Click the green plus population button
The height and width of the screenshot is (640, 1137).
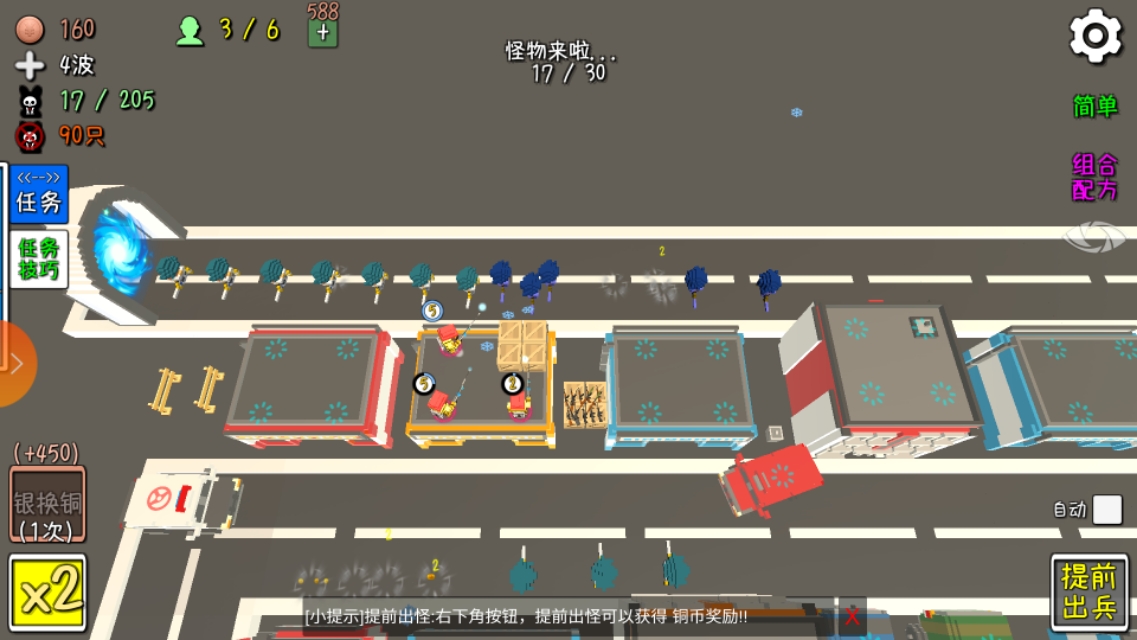point(322,32)
